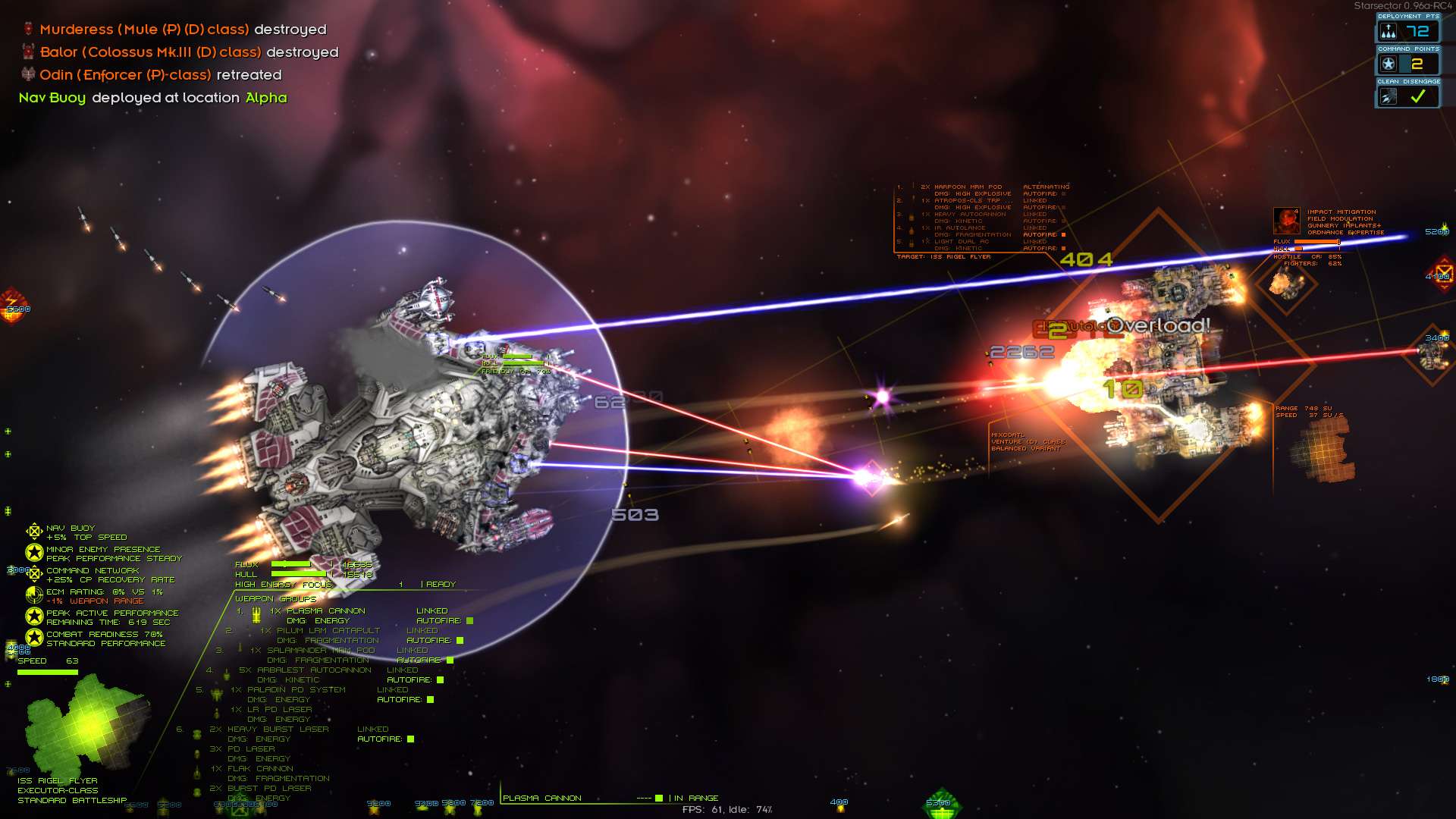Click the ECM Rating status icon
This screenshot has width=1456, height=819.
click(x=34, y=595)
